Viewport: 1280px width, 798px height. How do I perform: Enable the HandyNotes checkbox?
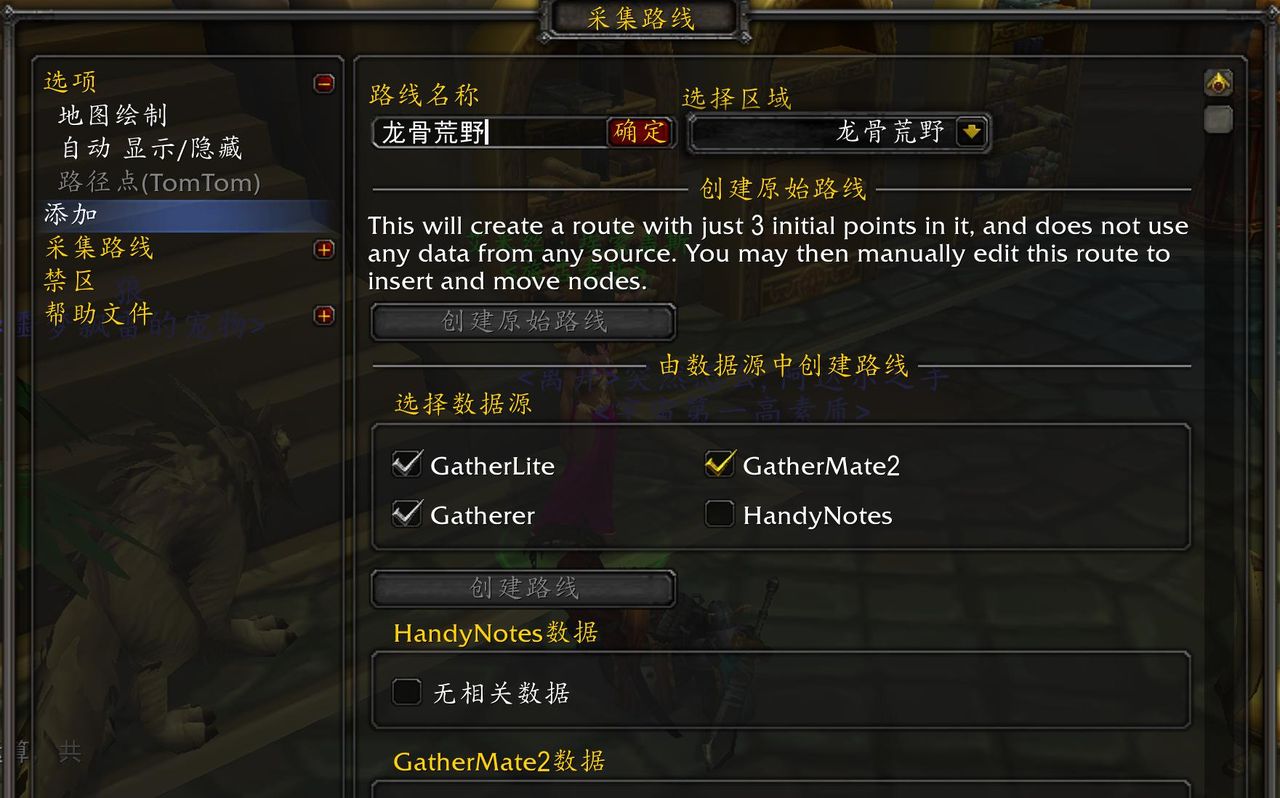pos(719,514)
